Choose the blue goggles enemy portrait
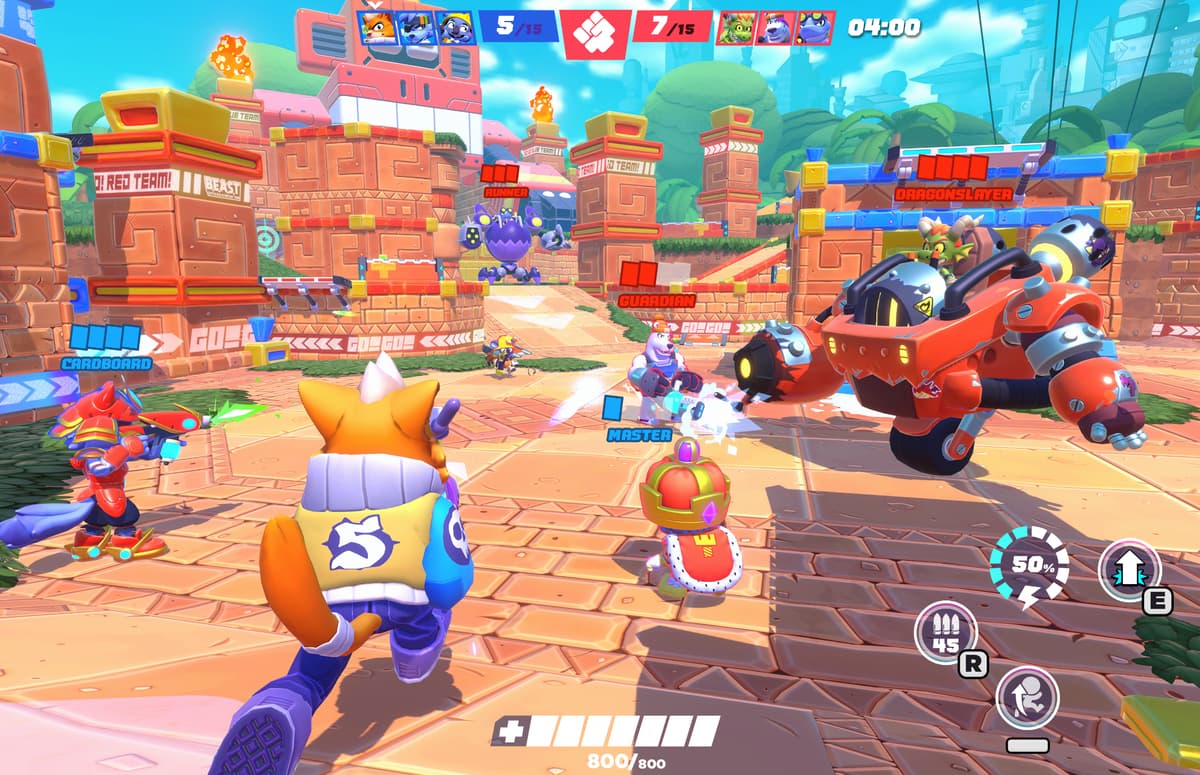The width and height of the screenshot is (1200, 775). tap(814, 27)
